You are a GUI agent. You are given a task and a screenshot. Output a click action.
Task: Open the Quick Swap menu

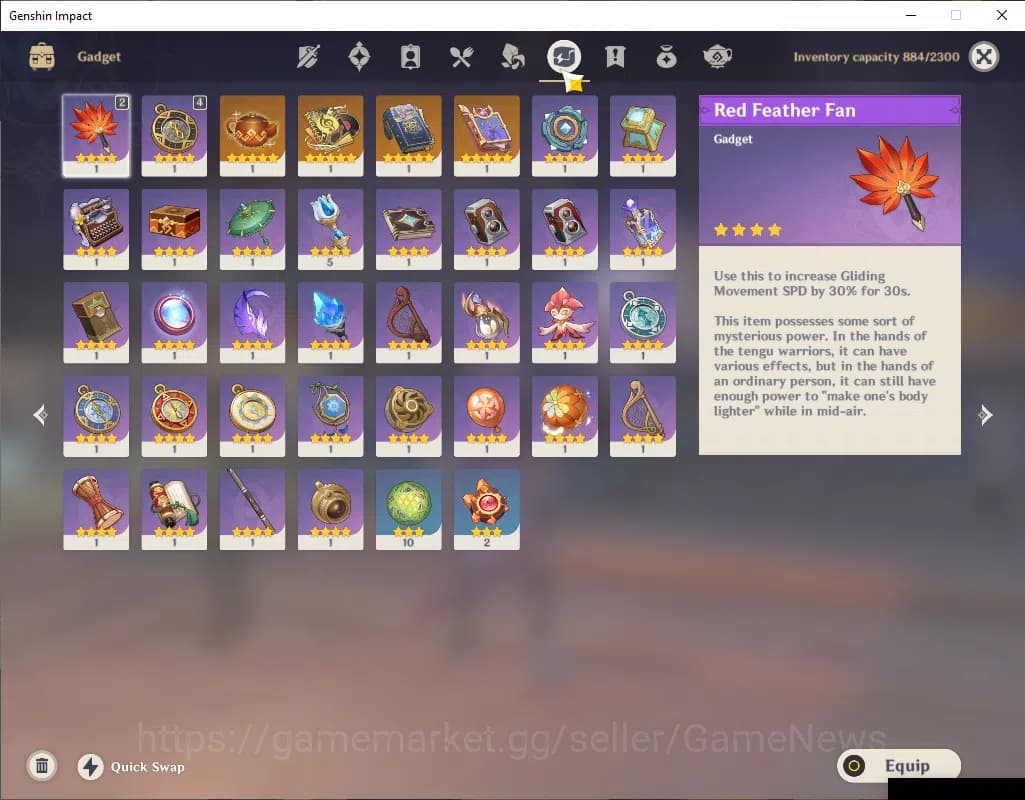click(132, 767)
